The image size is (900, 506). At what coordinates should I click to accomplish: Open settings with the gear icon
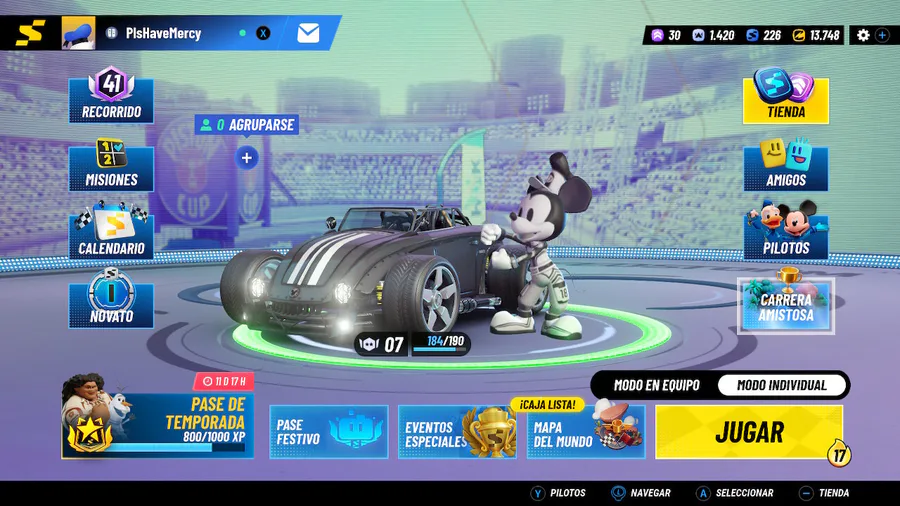(x=863, y=35)
